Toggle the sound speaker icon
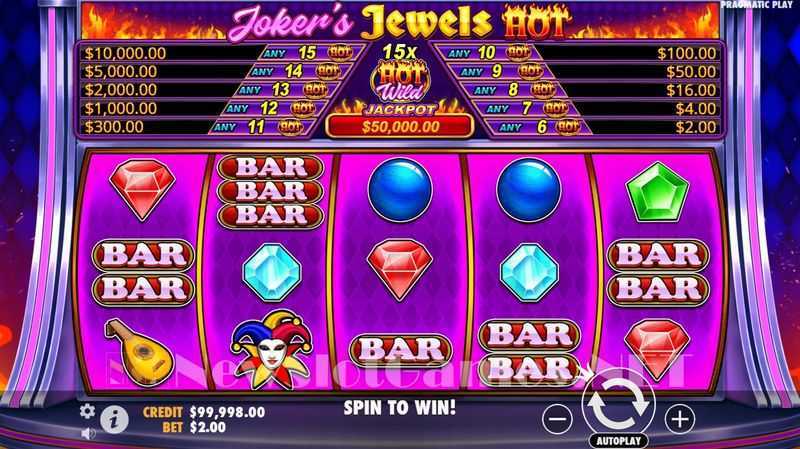 pyautogui.click(x=87, y=433)
